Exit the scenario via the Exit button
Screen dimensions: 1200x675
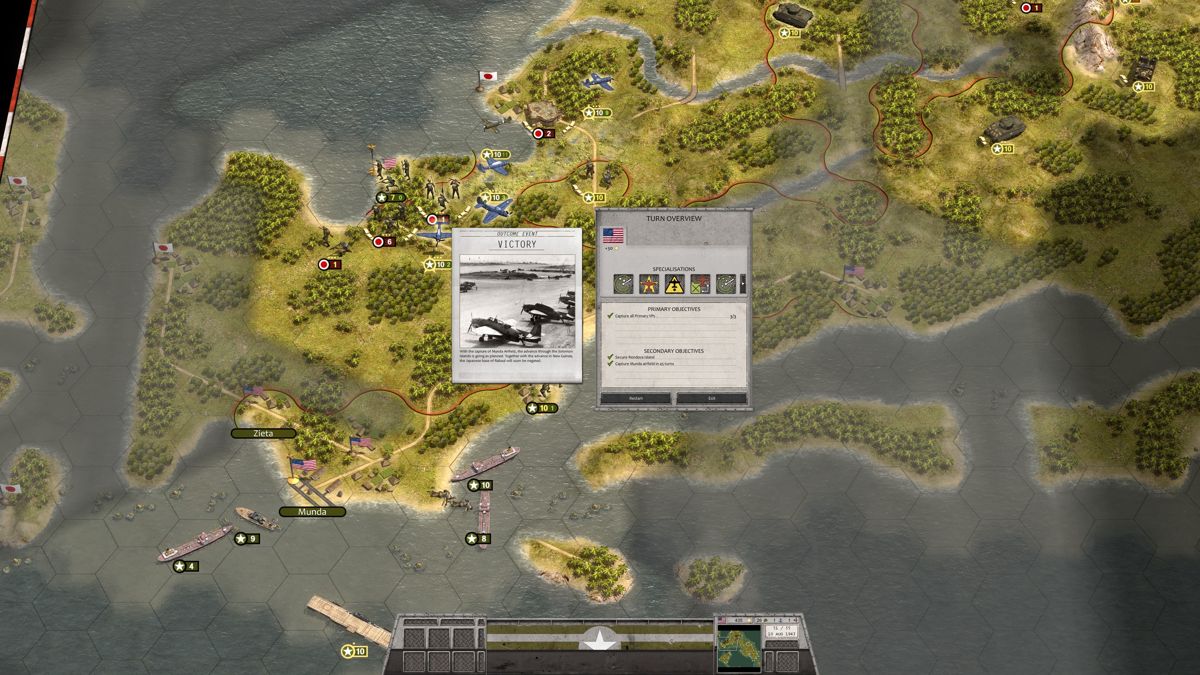coord(711,398)
